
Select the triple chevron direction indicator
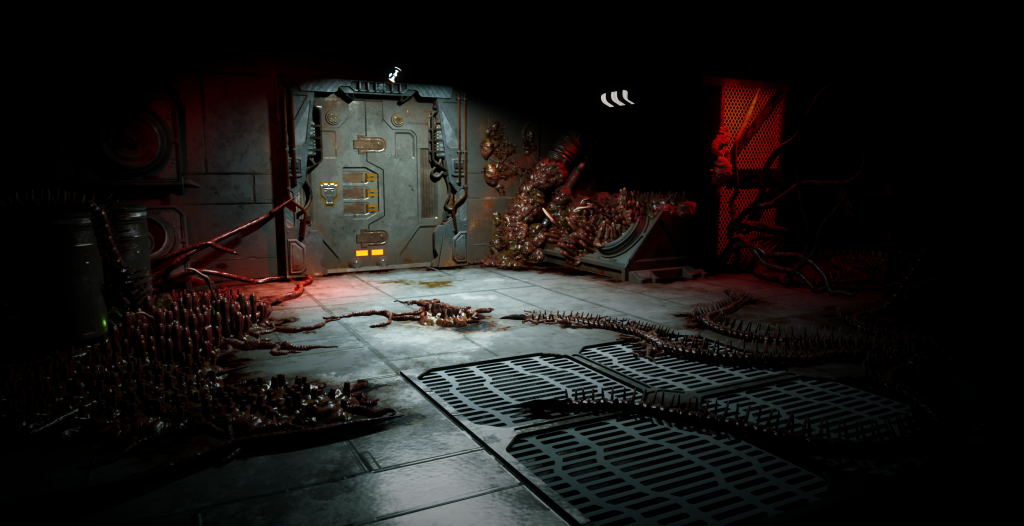pos(617,98)
